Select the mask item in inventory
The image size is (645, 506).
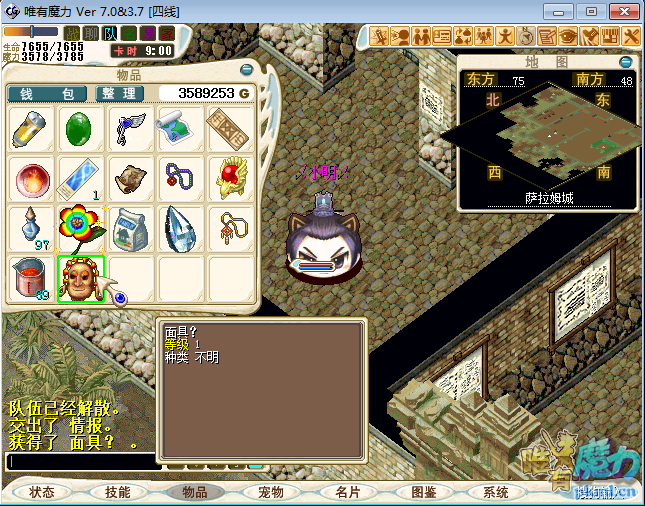pos(81,278)
